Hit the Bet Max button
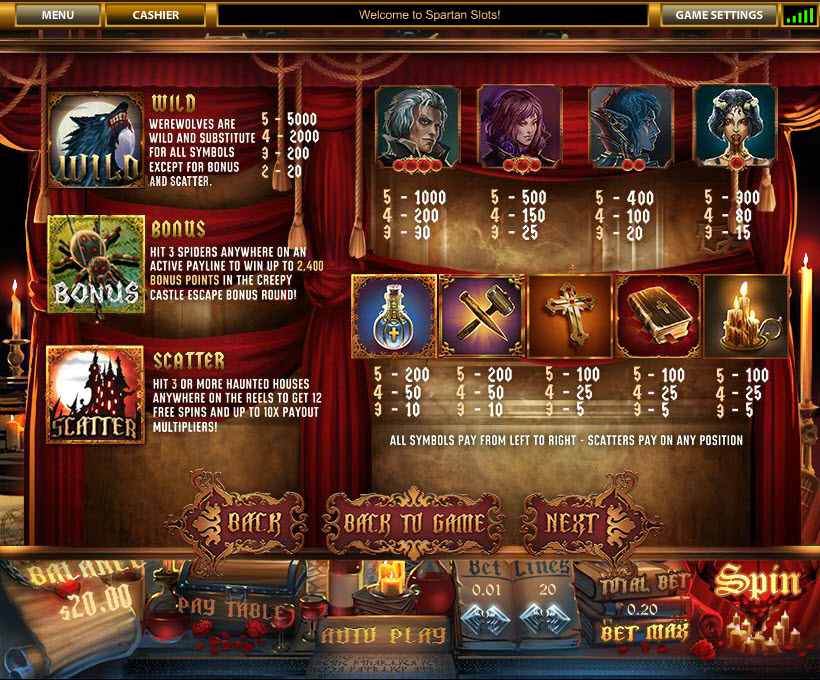The width and height of the screenshot is (820, 680). pyautogui.click(x=643, y=633)
